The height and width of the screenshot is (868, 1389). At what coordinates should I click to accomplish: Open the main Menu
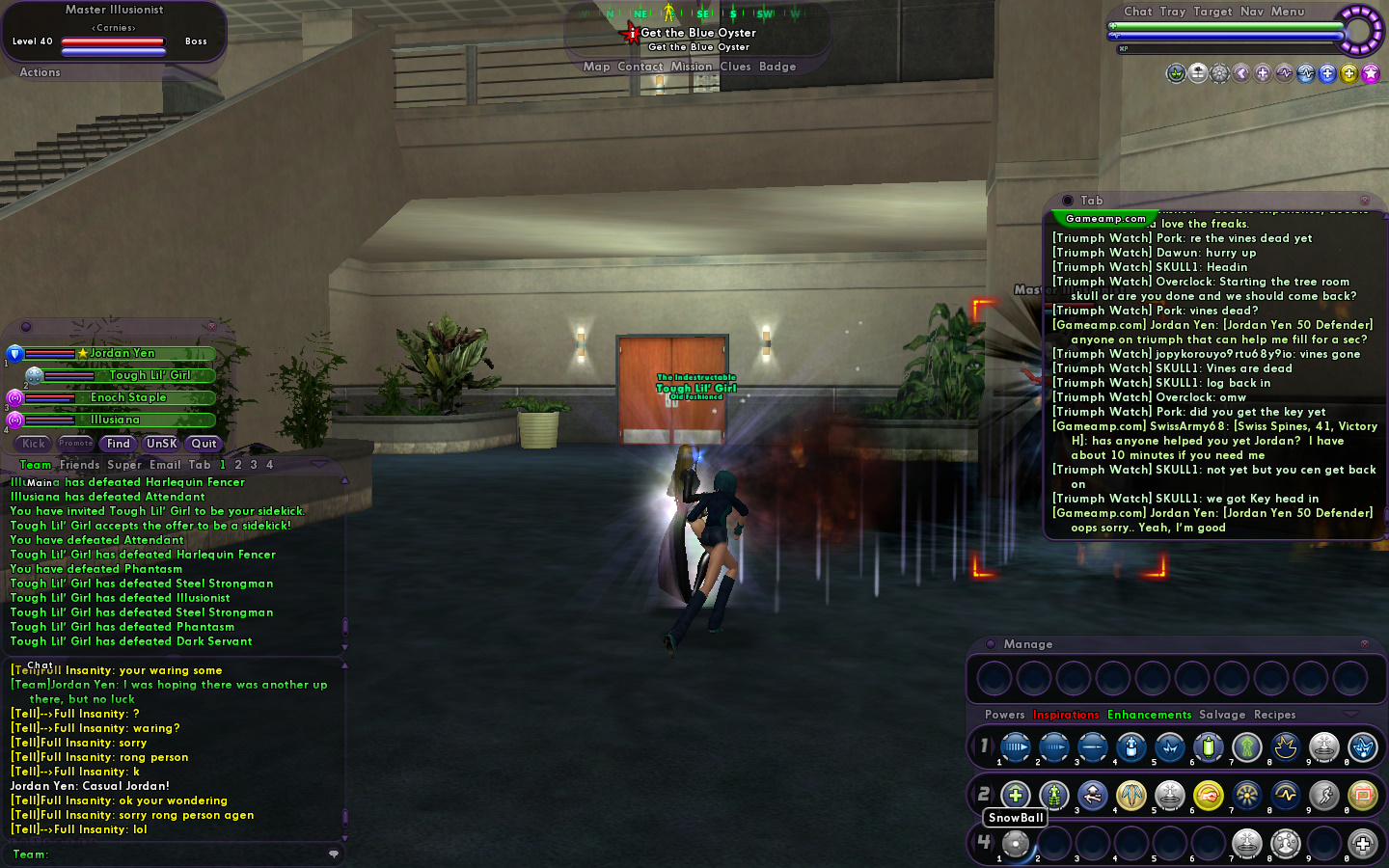1287,12
